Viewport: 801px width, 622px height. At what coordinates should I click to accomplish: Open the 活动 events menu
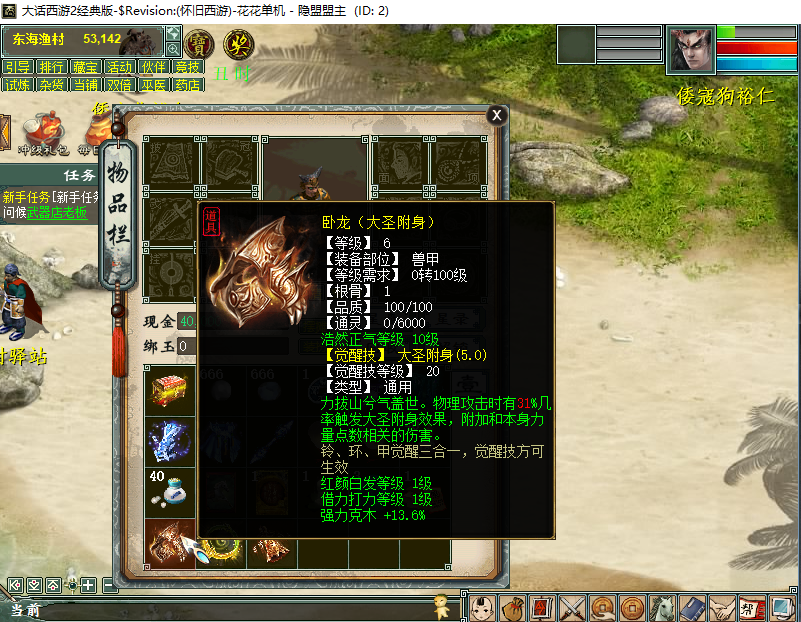(119, 67)
